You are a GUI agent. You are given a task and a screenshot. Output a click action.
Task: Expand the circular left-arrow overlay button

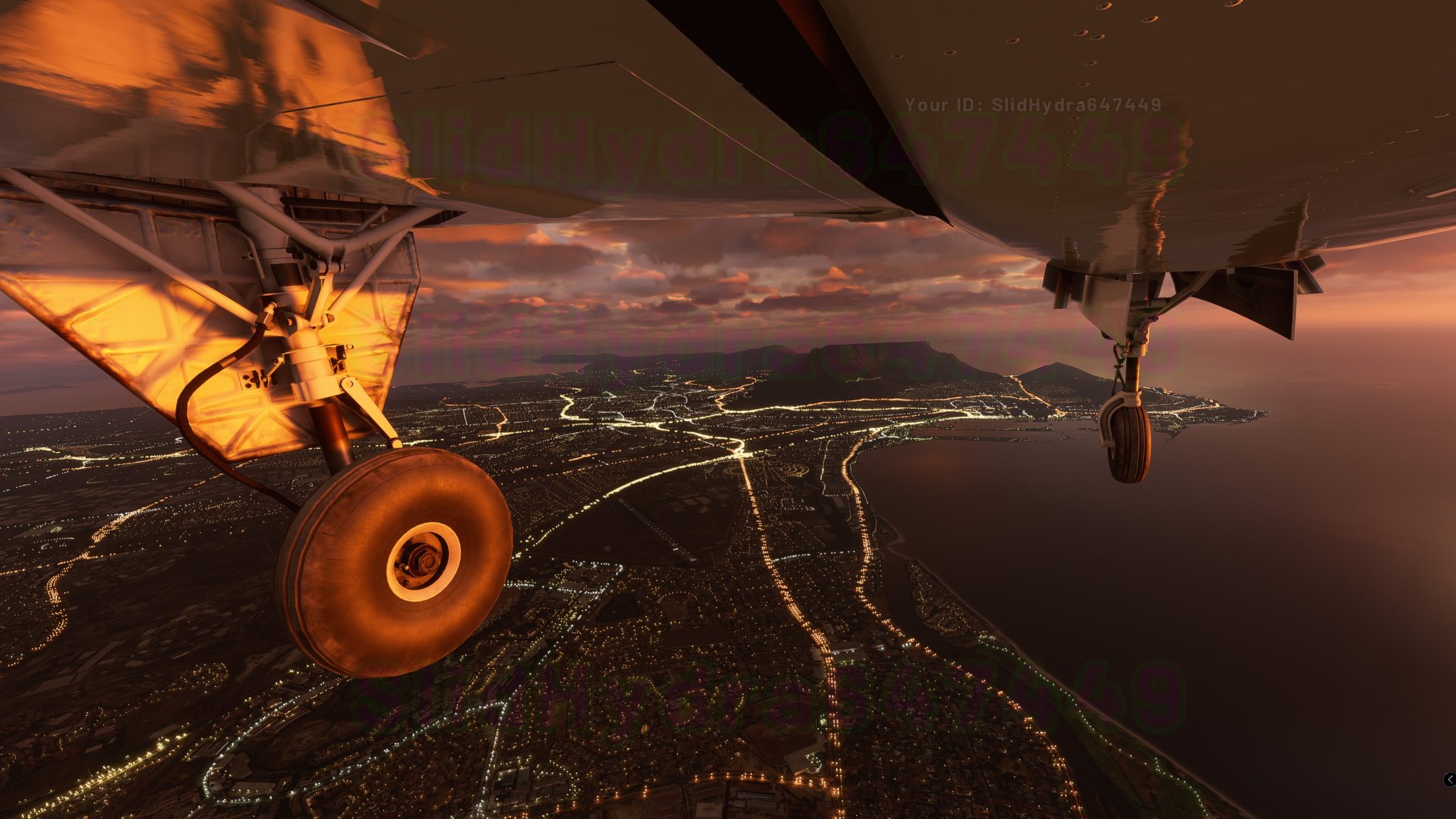(x=1450, y=779)
